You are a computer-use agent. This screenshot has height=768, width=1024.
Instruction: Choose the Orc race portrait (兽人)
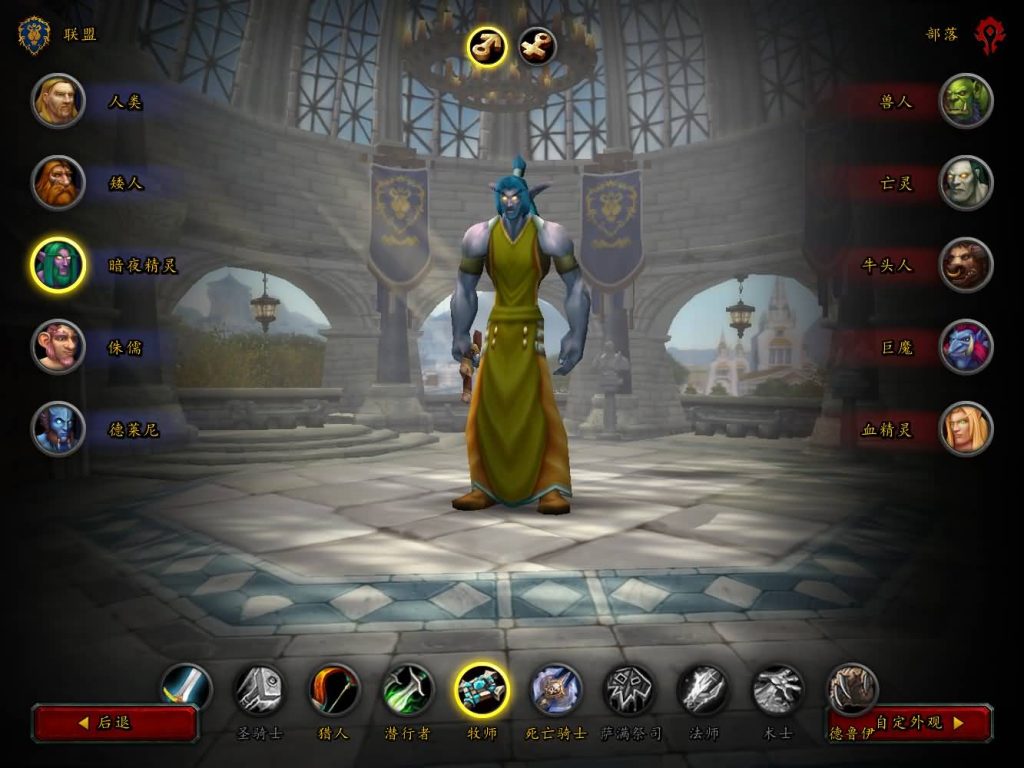click(966, 101)
